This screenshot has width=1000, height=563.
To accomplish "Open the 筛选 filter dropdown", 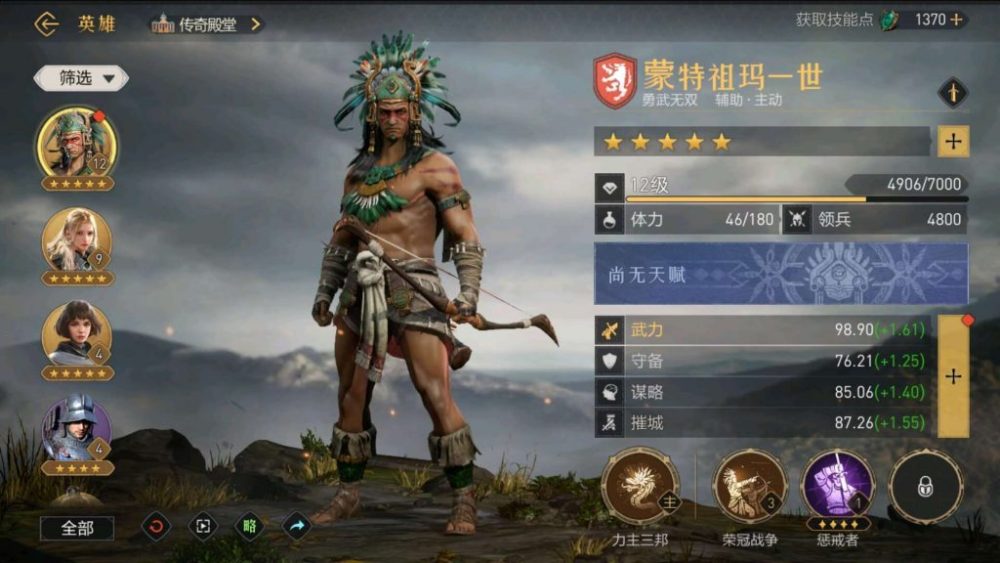I will pyautogui.click(x=80, y=77).
